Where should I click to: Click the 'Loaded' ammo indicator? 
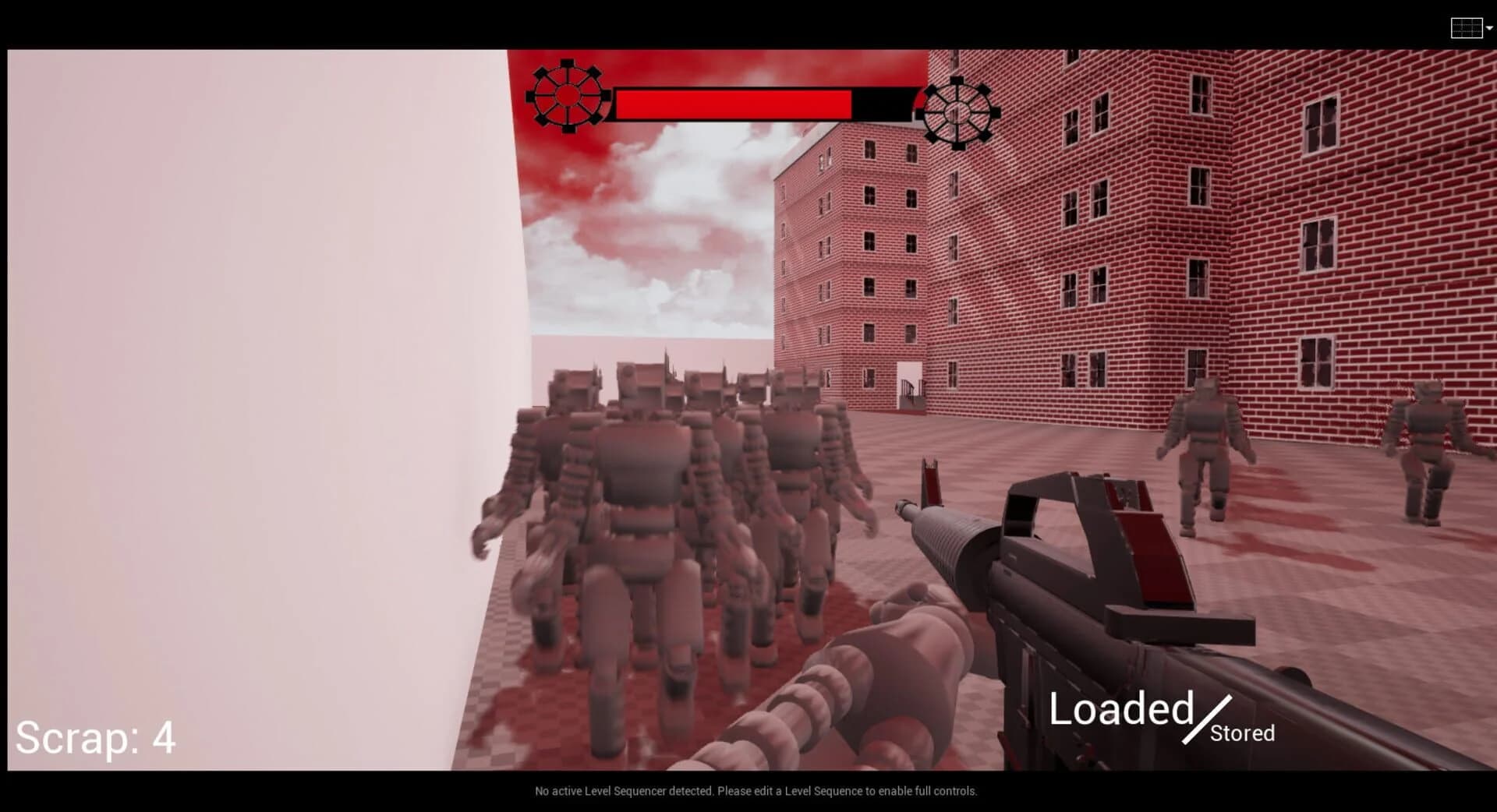click(1123, 709)
